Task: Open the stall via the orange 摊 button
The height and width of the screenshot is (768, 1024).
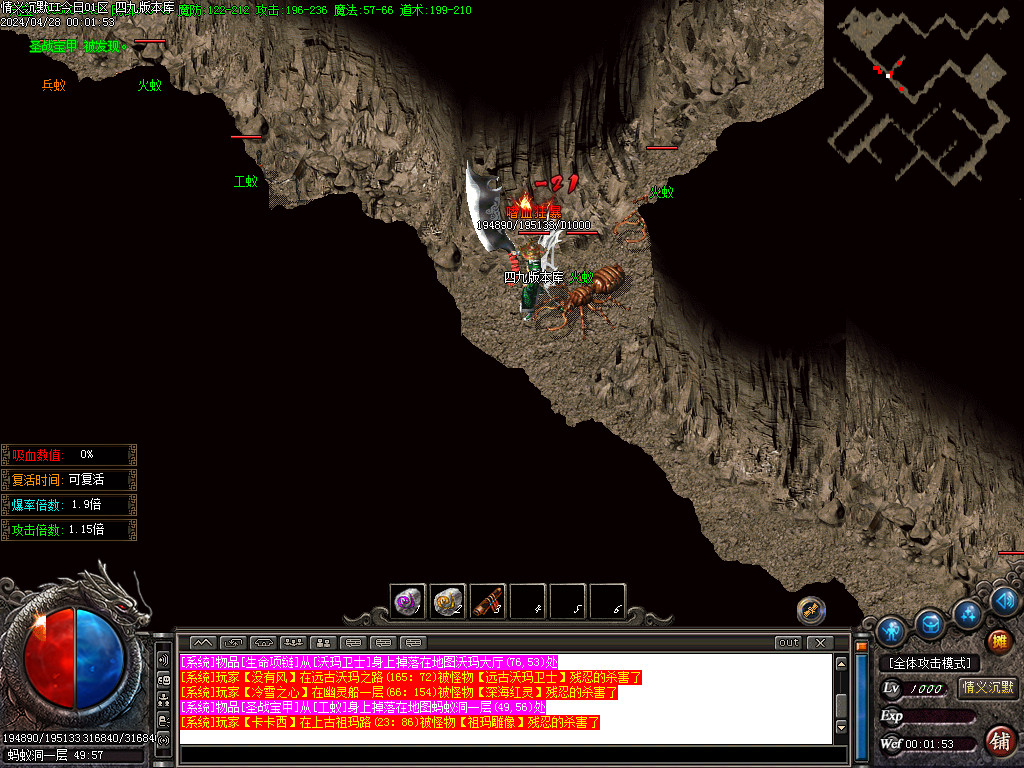Action: tap(998, 641)
